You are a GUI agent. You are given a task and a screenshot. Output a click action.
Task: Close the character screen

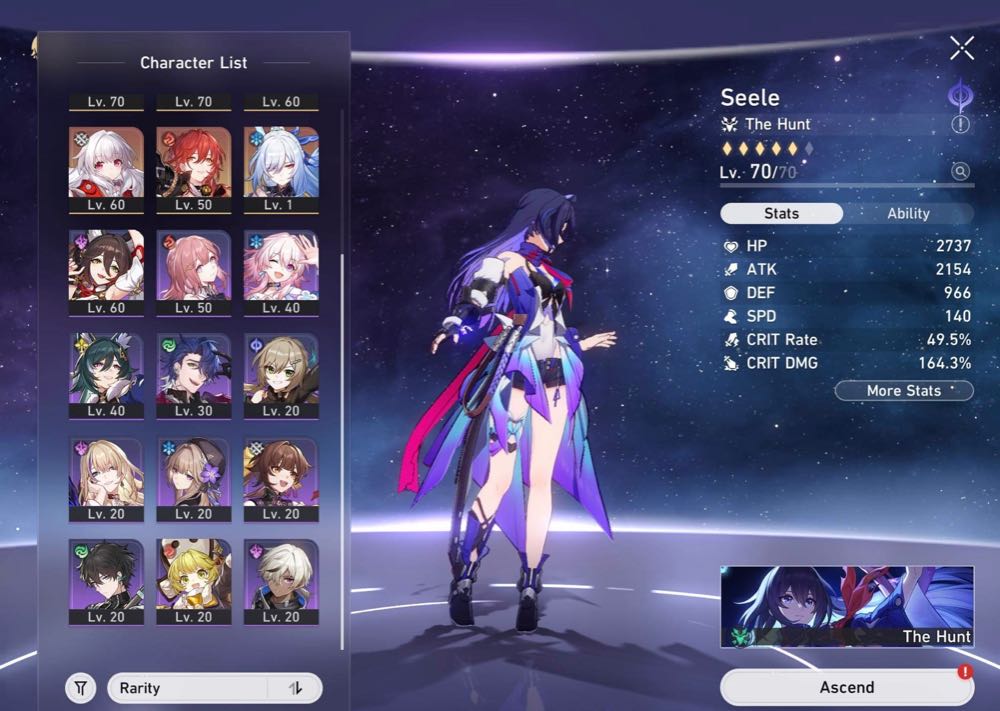point(962,47)
